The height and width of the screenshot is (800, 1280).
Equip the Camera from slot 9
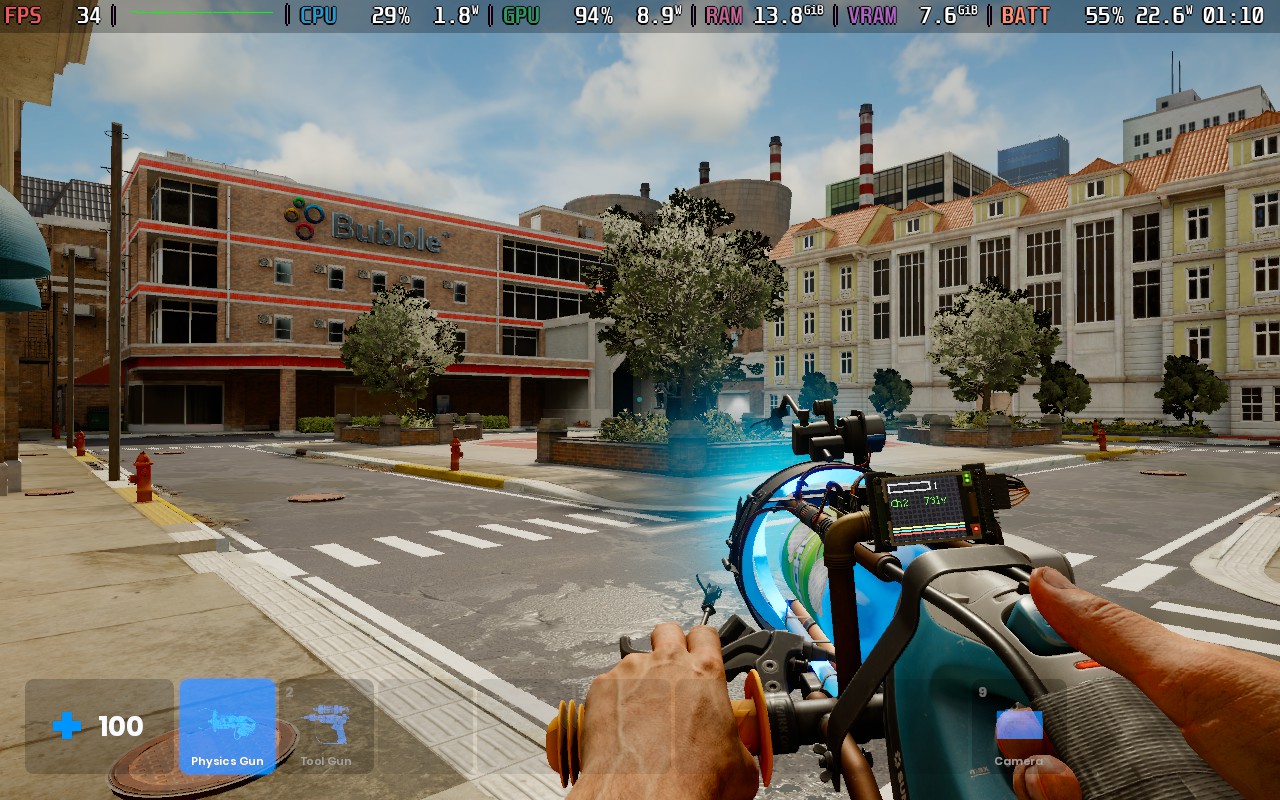[1018, 726]
